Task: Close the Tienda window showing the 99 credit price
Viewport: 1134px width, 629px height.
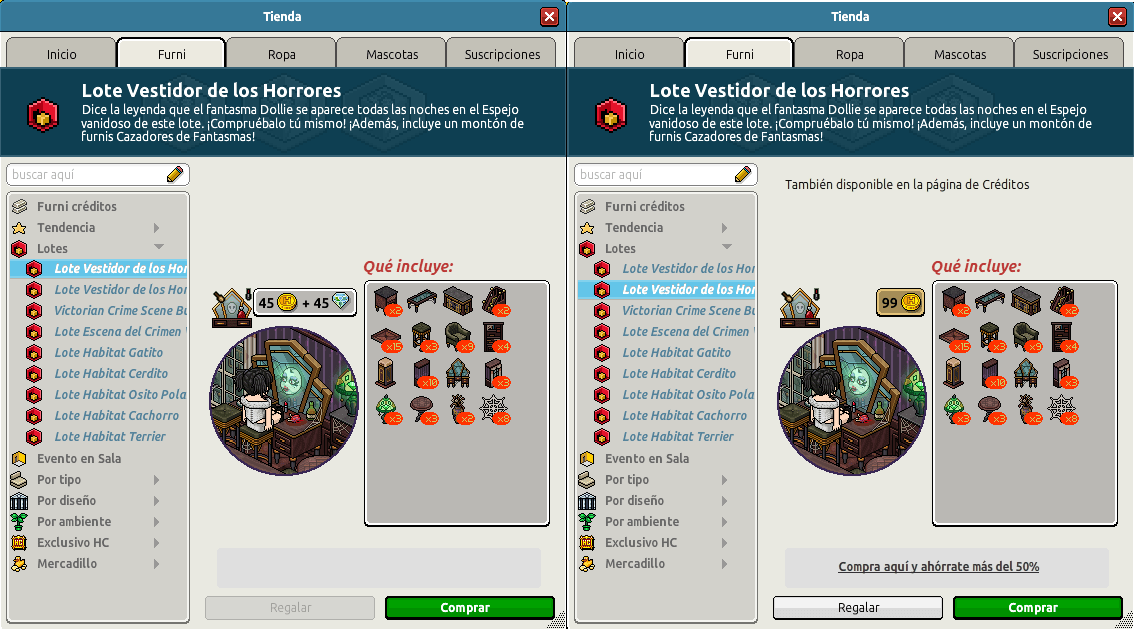Action: coord(1117,17)
